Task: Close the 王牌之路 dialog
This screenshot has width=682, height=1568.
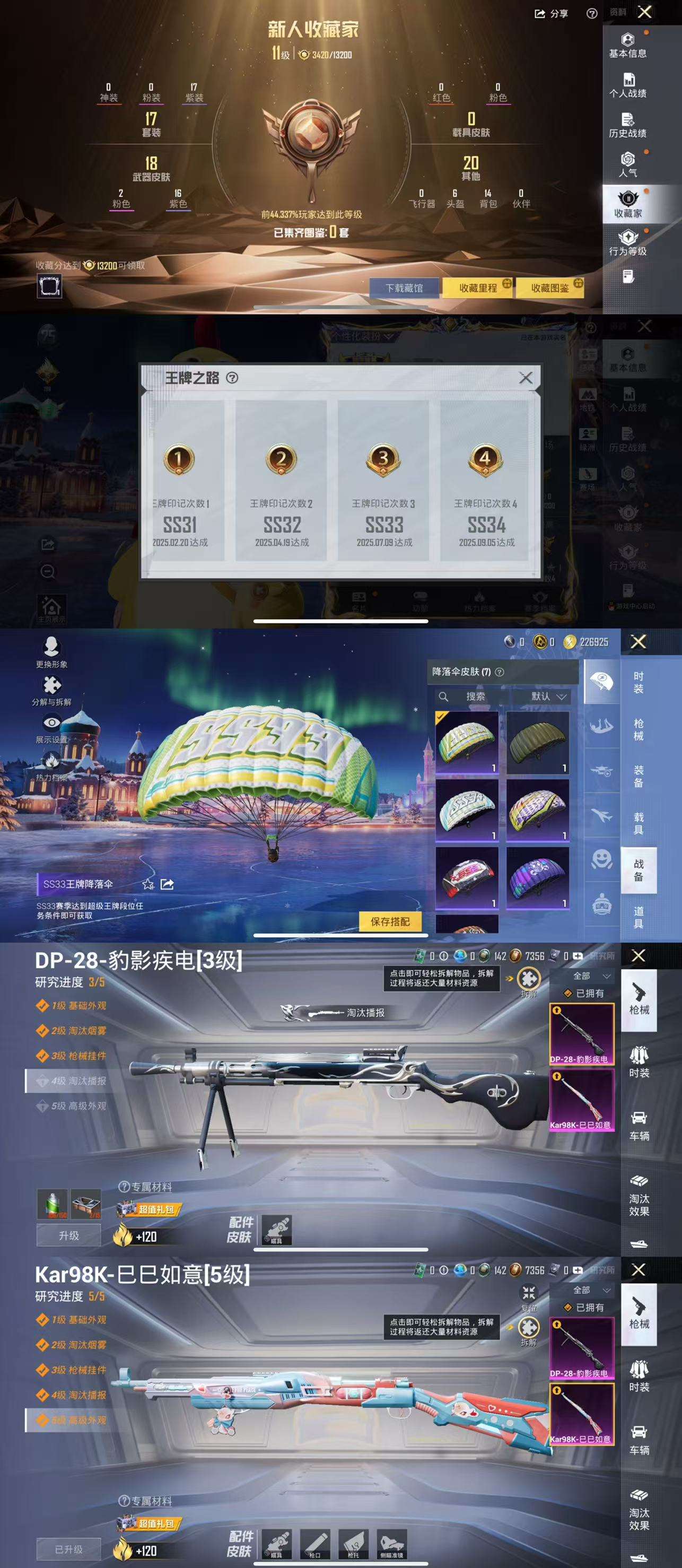Action: (526, 378)
